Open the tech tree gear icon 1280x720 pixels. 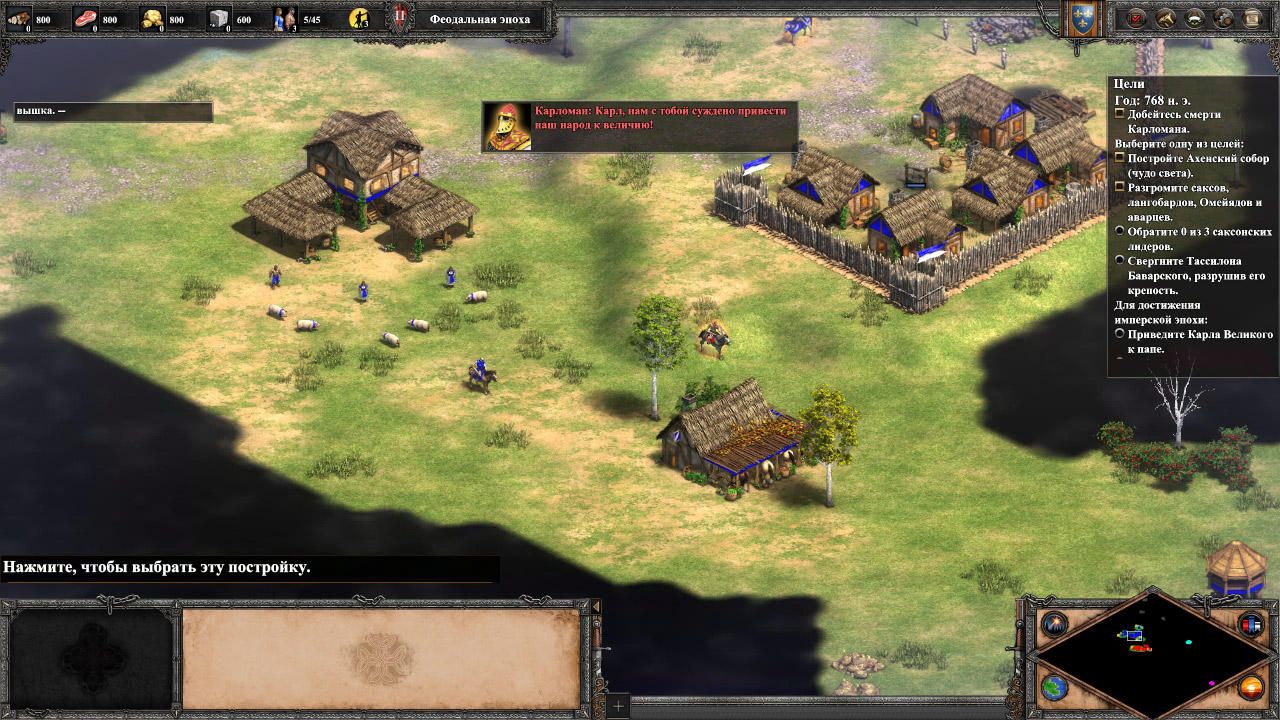click(x=1223, y=17)
